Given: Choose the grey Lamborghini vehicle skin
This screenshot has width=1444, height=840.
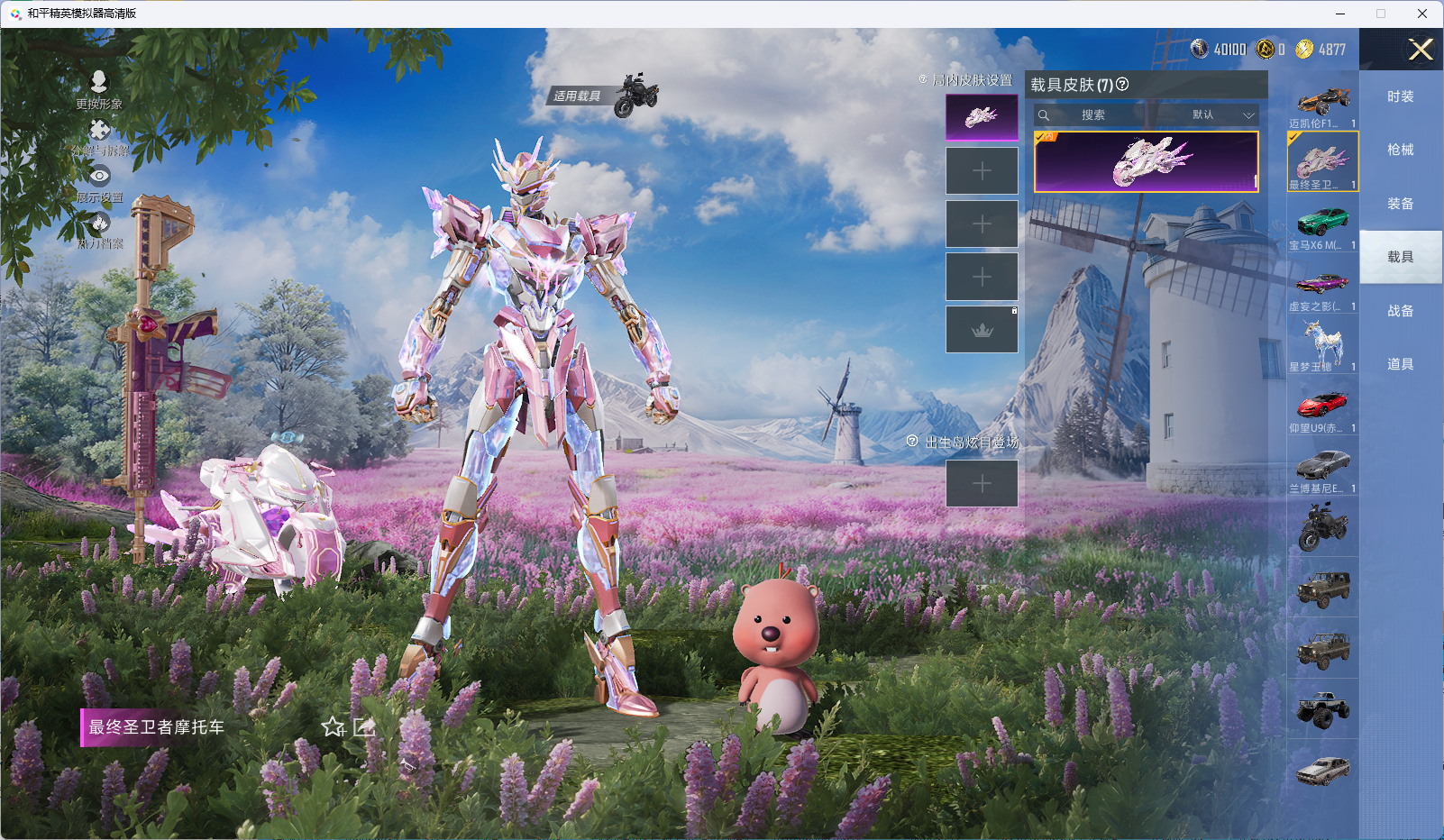Looking at the screenshot, I should coord(1322,465).
